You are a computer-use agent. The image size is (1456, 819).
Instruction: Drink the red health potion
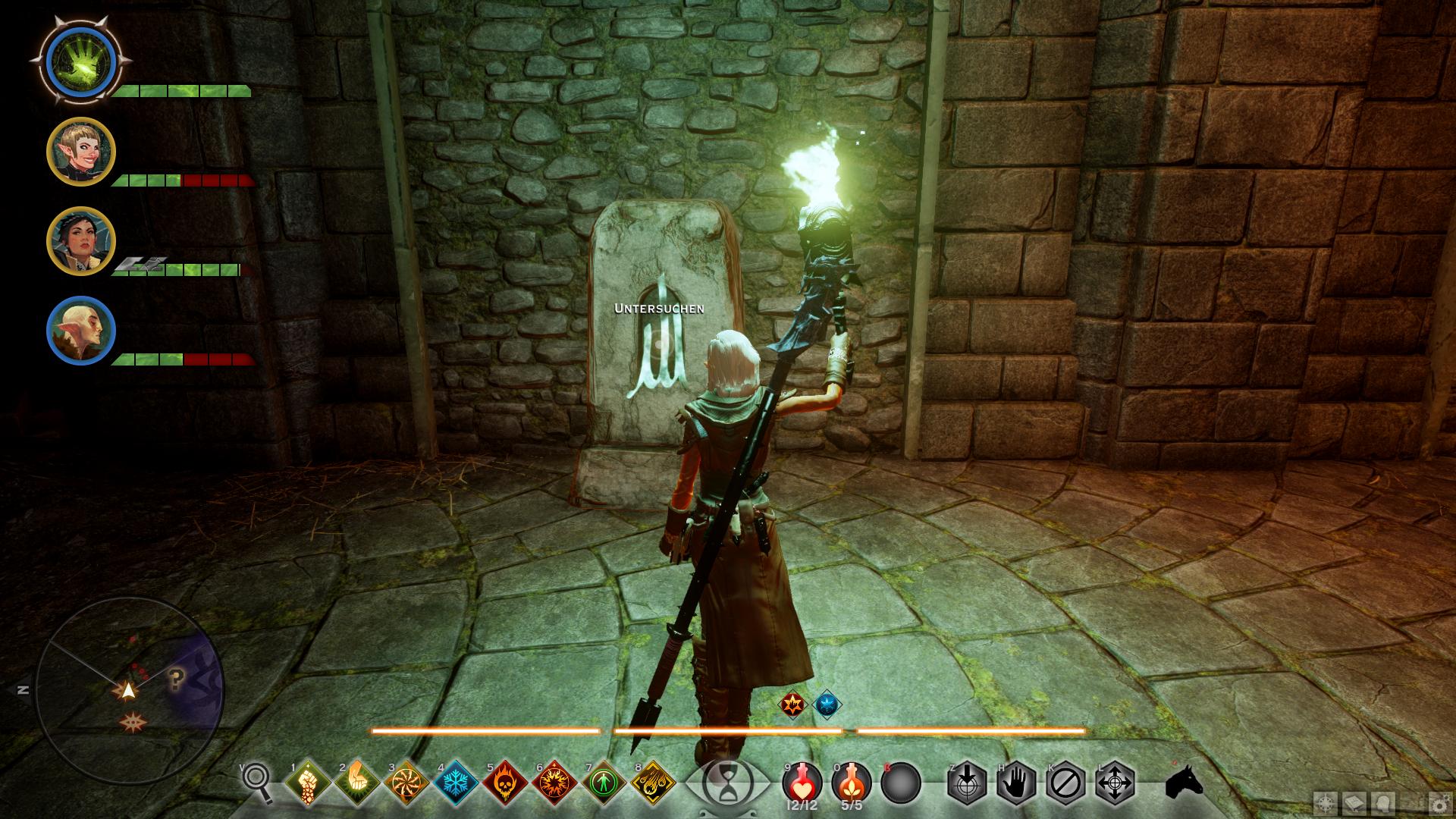coord(801,781)
